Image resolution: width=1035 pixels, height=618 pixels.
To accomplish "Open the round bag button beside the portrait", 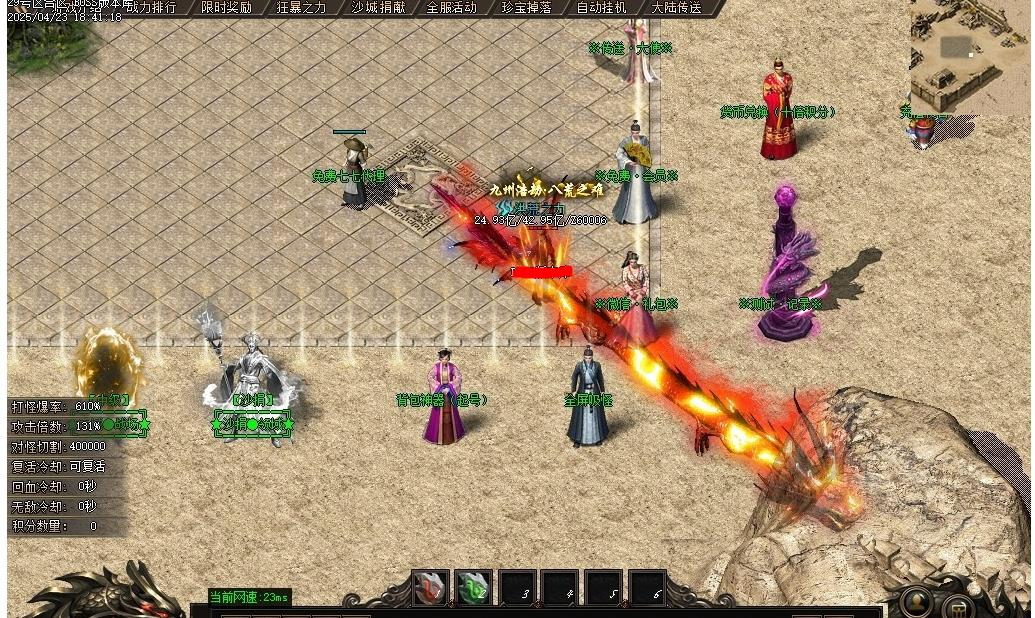I will coord(958,607).
